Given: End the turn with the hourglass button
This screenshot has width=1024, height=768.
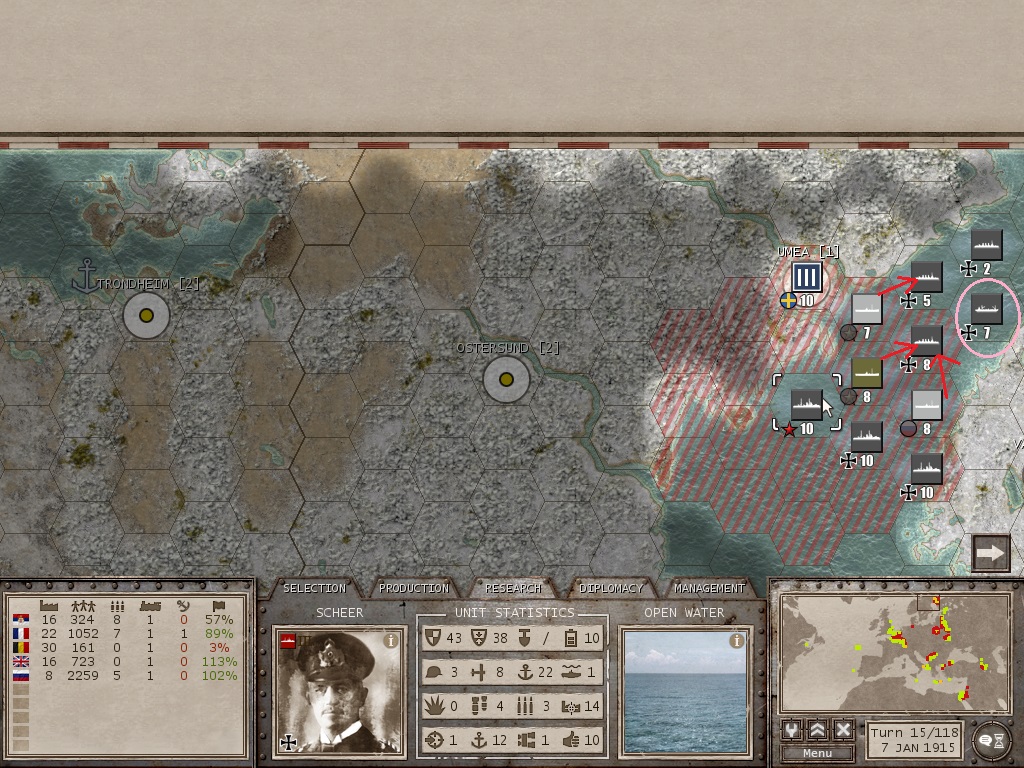Looking at the screenshot, I should click(x=991, y=738).
